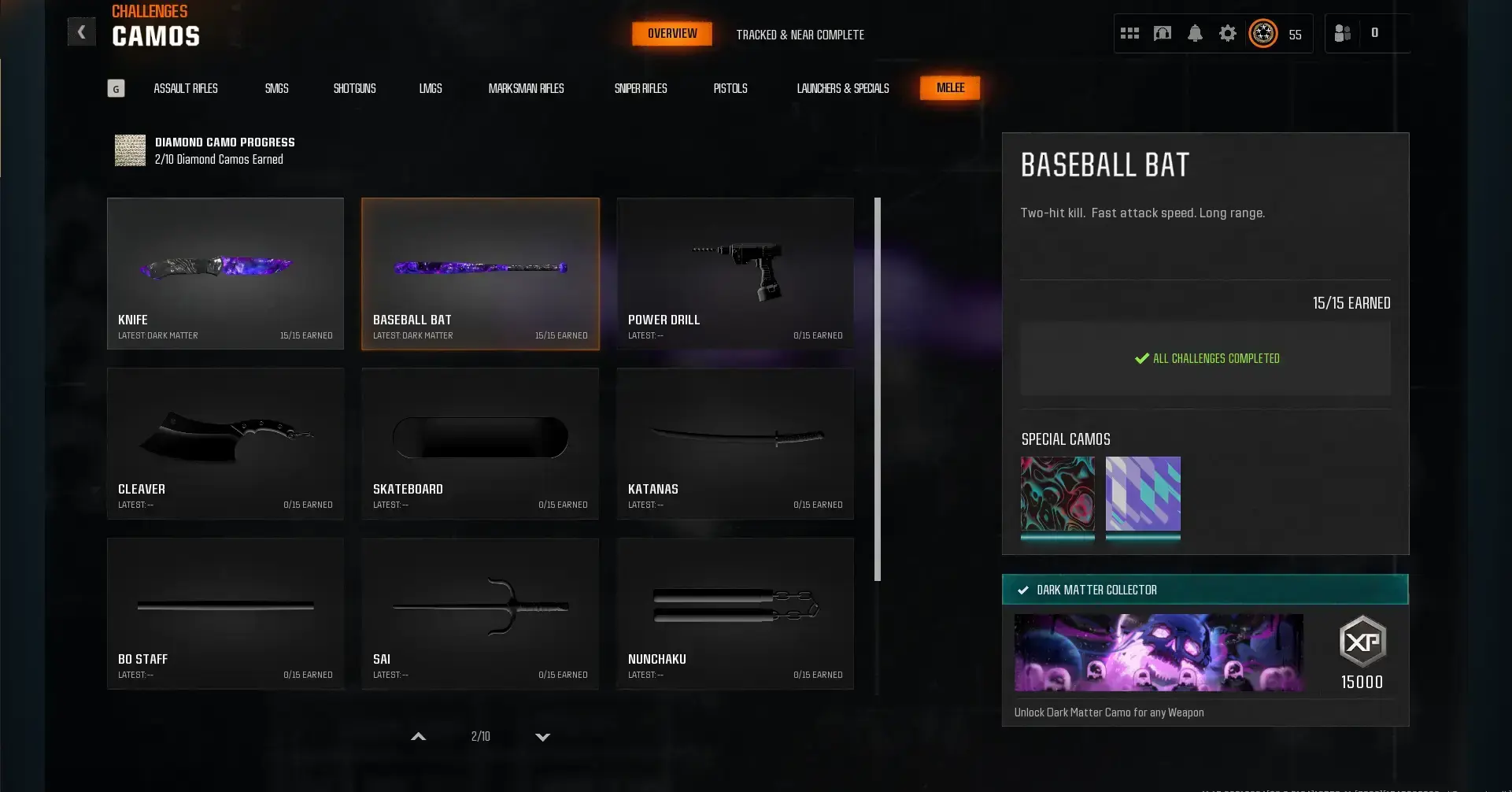
Task: Click the grid menu icon
Action: click(1130, 33)
